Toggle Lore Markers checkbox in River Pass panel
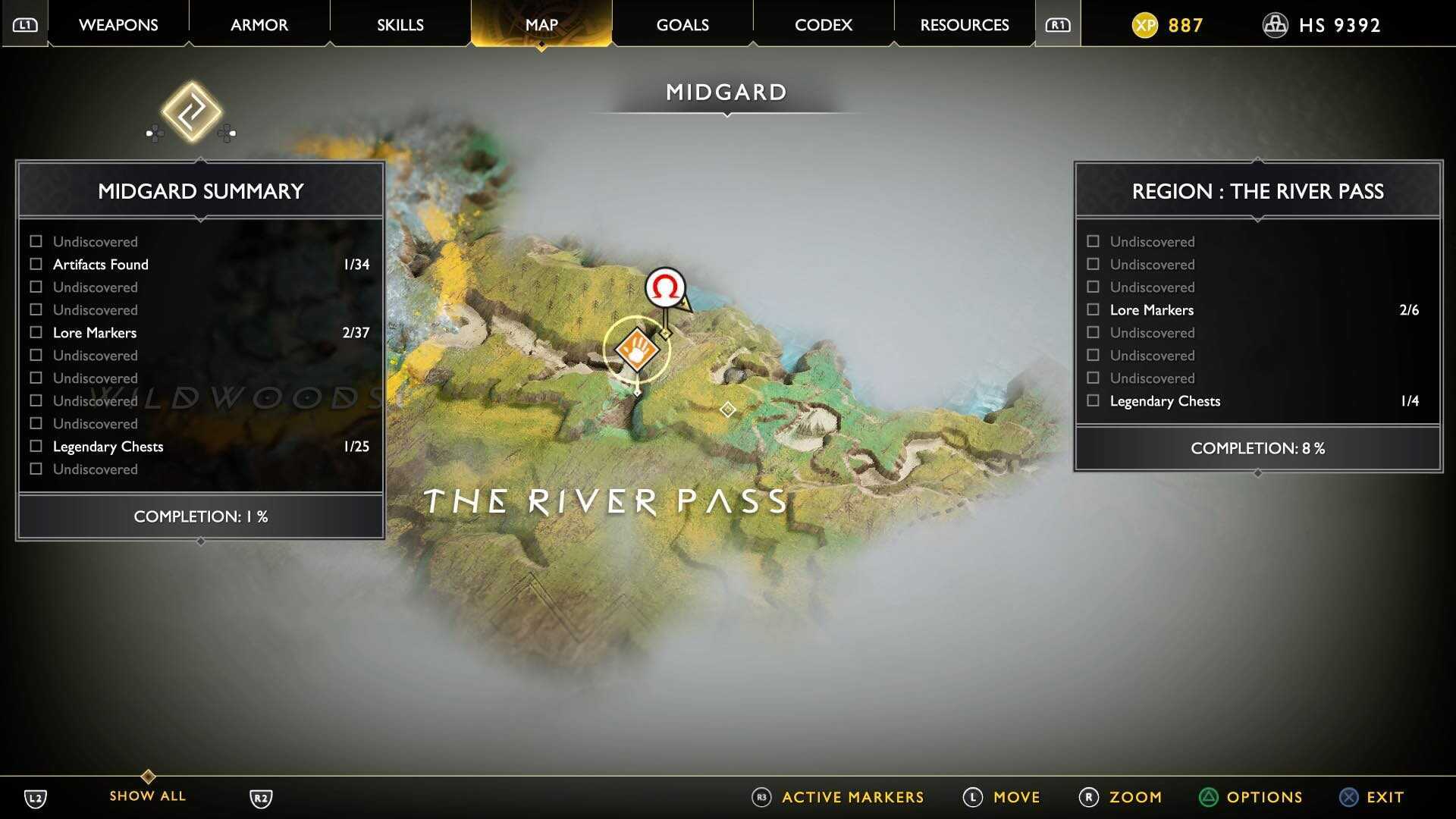Viewport: 1456px width, 819px height. 1094,309
